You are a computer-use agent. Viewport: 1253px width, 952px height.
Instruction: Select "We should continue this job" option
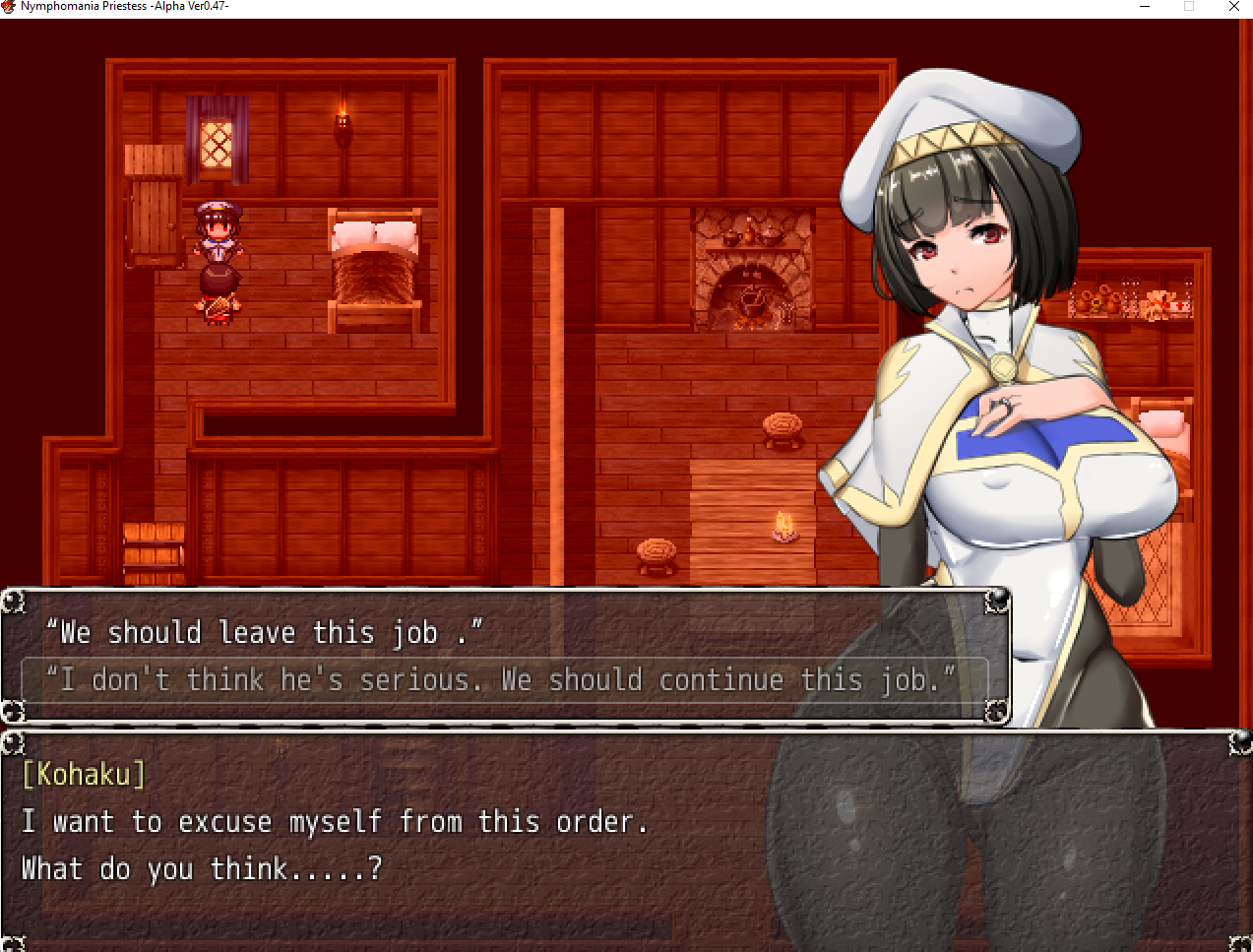click(x=502, y=680)
